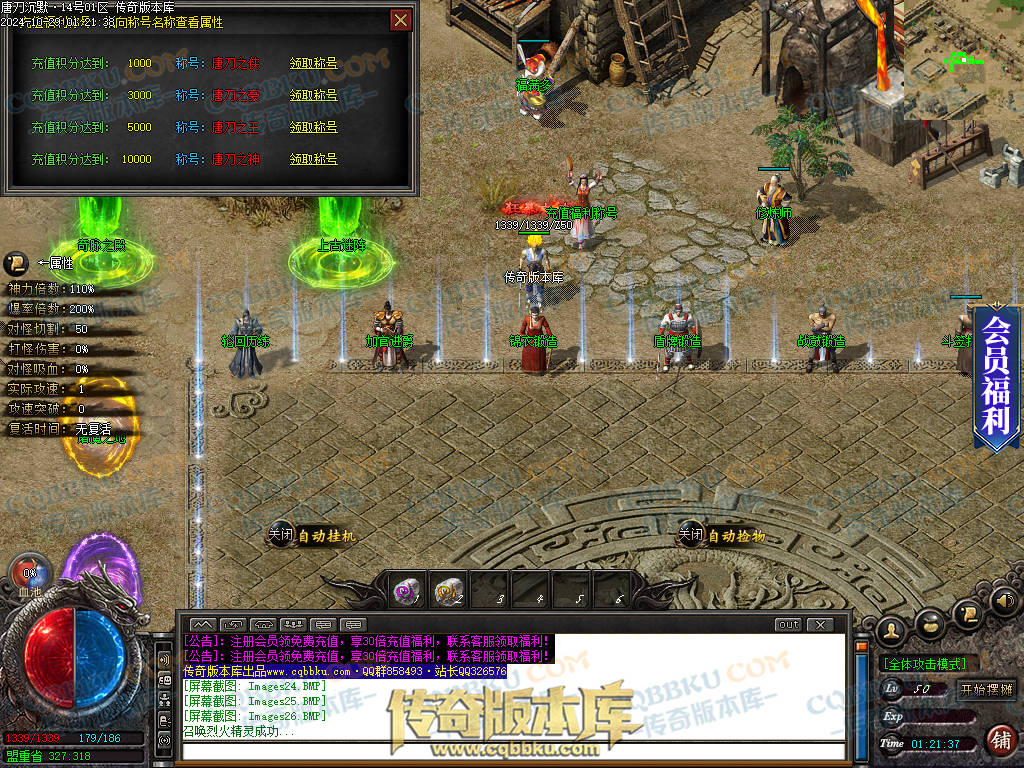This screenshot has height=768, width=1024.
Task: Open the red 铺 shop button
Action: coord(998,740)
